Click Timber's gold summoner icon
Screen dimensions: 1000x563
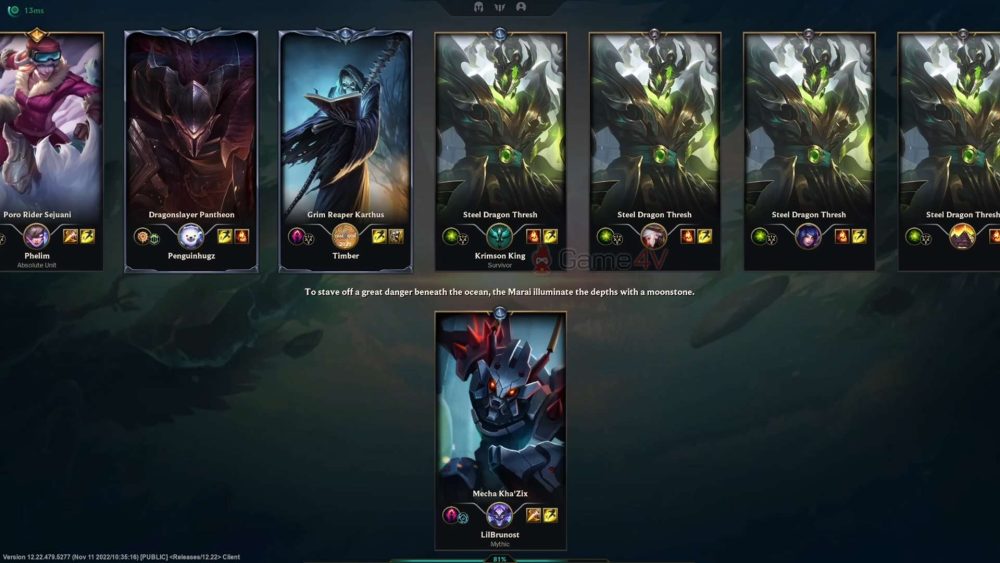[x=345, y=236]
